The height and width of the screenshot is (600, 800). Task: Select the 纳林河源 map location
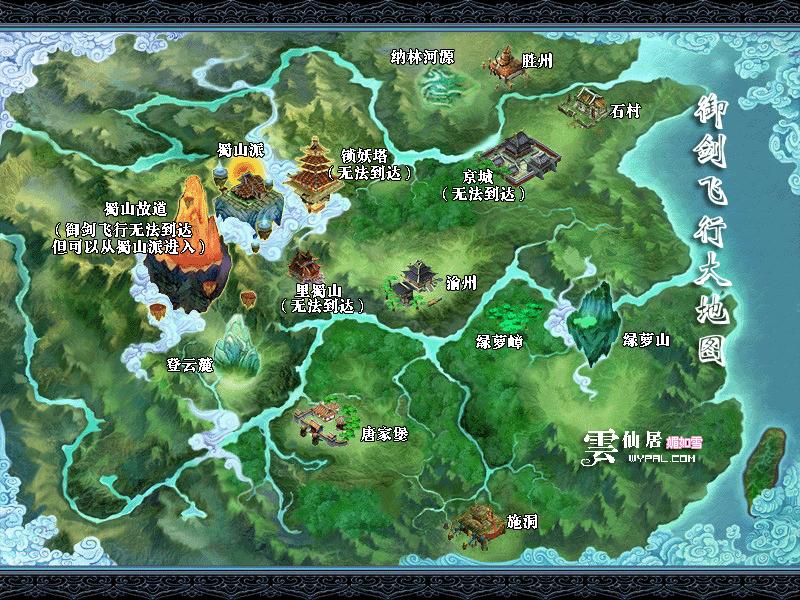pyautogui.click(x=436, y=88)
